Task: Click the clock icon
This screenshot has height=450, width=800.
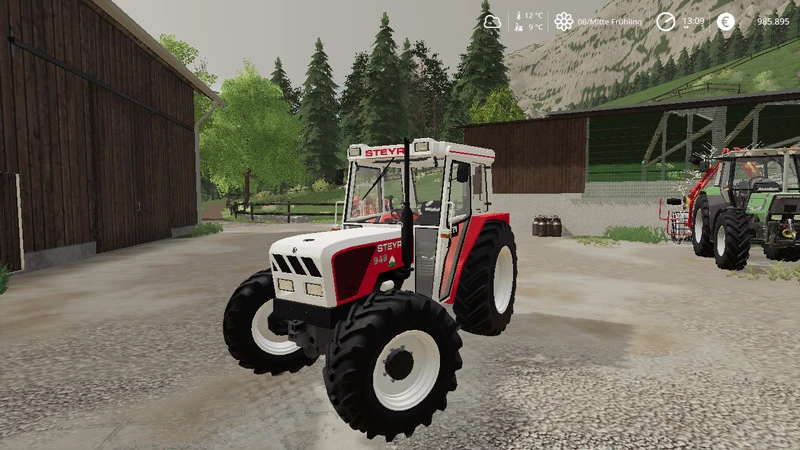Action: click(665, 21)
